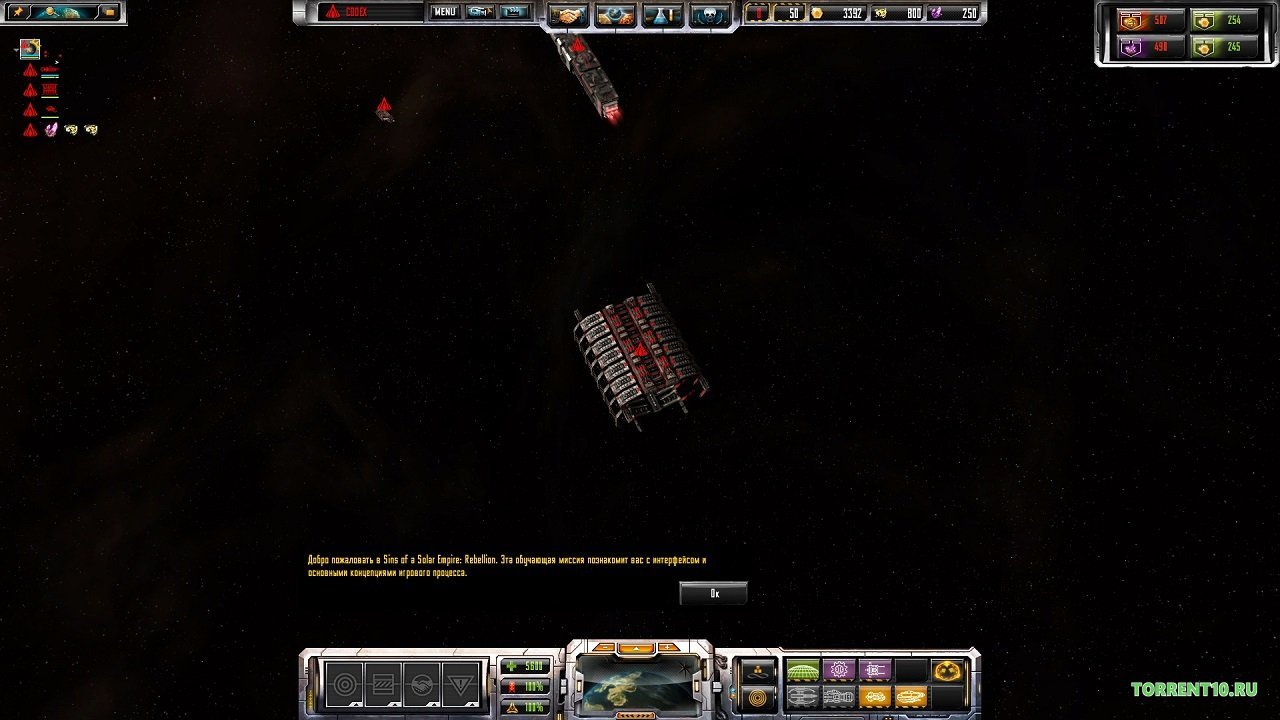Viewport: 1280px width, 720px height.
Task: Click the minus zoom control above planet view
Action: click(x=605, y=647)
